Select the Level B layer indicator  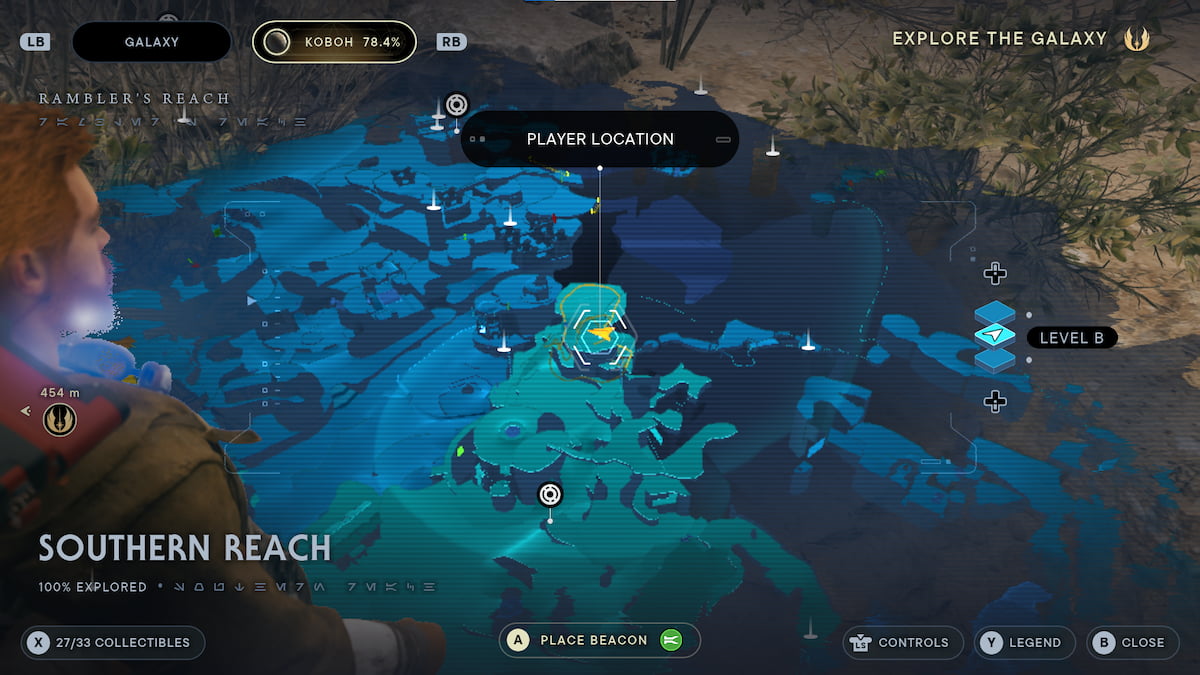tap(1071, 338)
